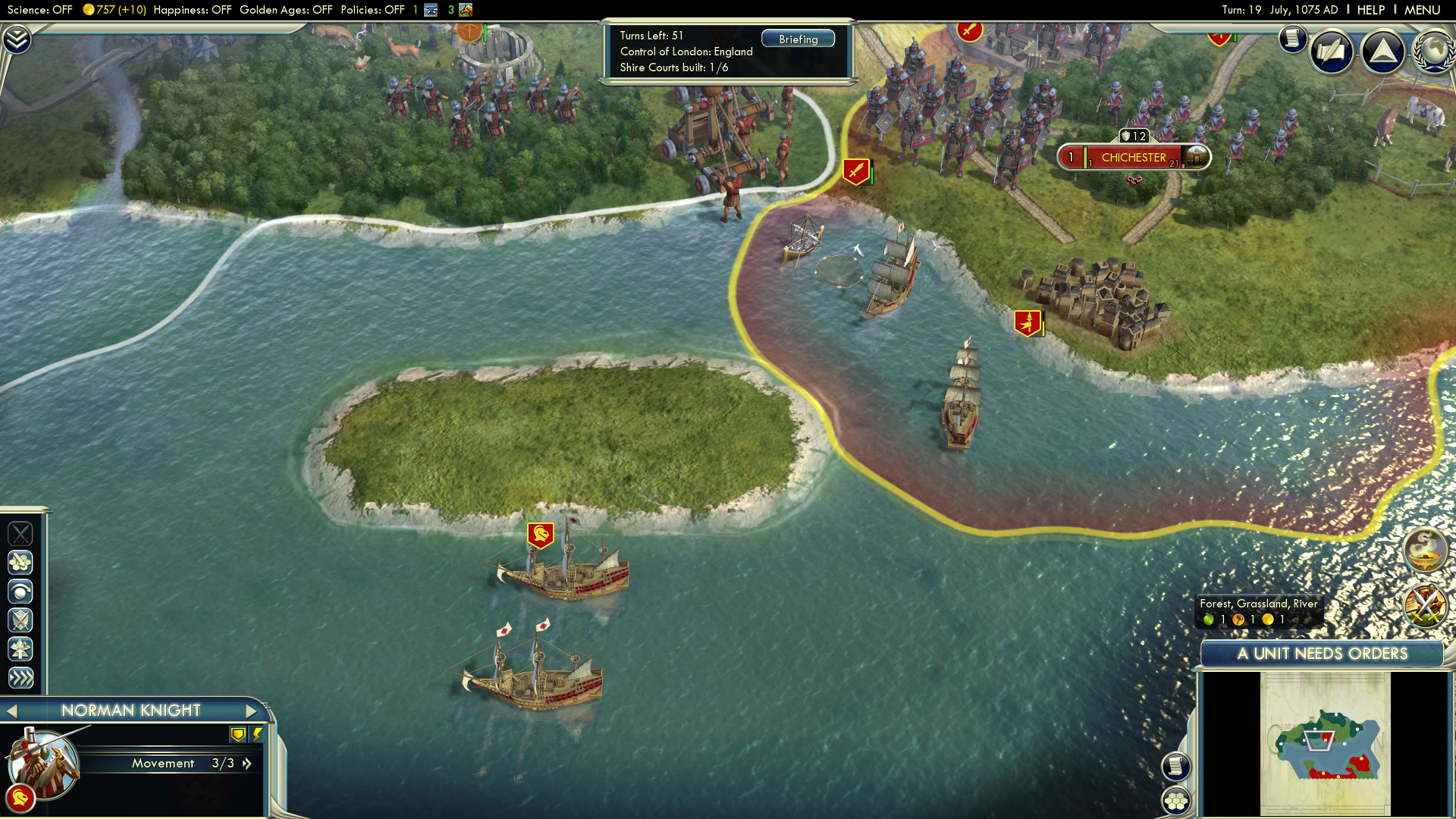Open the Chichester city banner
Image resolution: width=1456 pixels, height=819 pixels.
coord(1134,158)
